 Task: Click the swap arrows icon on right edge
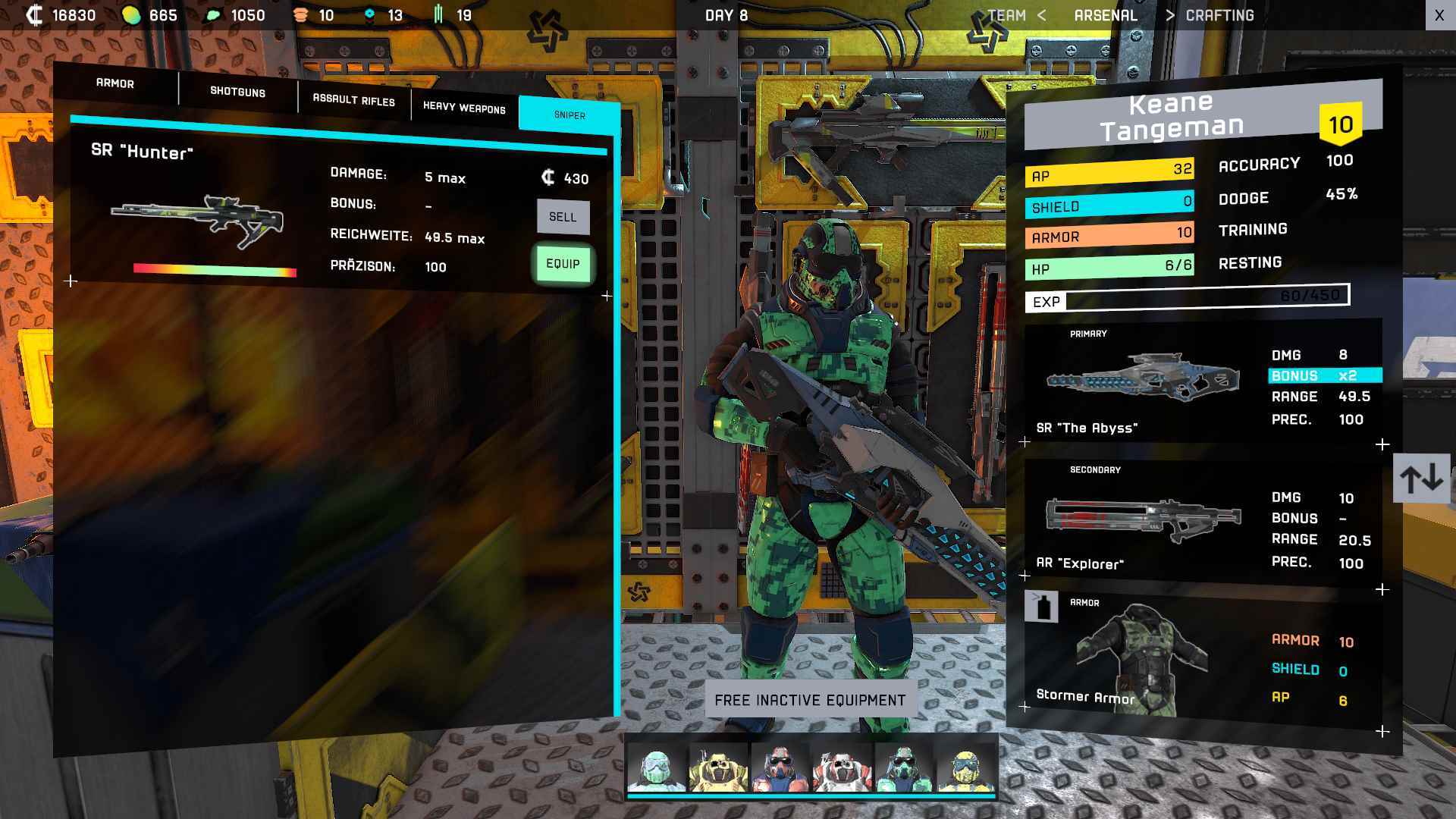[1421, 476]
